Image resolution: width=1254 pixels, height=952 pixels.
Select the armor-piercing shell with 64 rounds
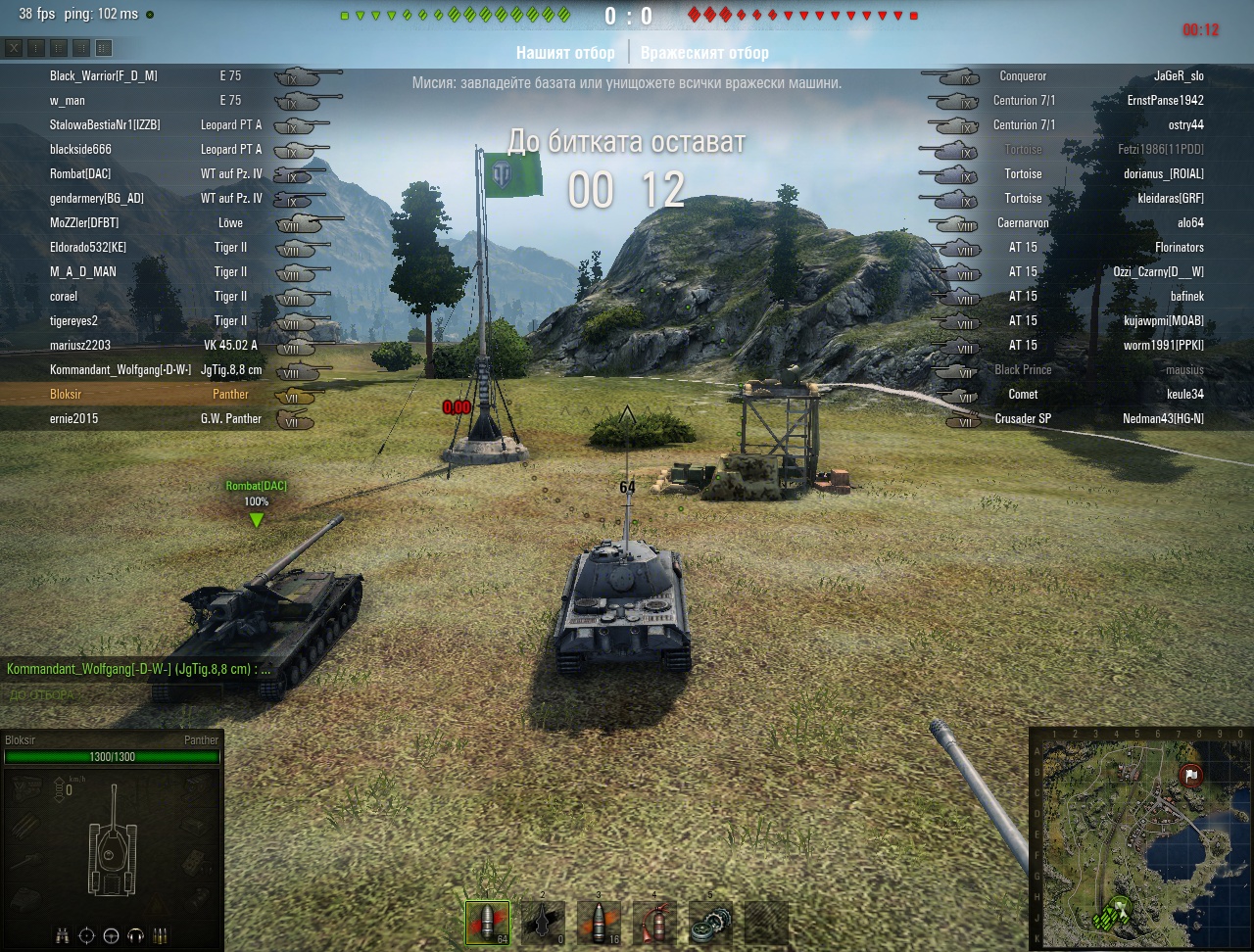[x=487, y=923]
